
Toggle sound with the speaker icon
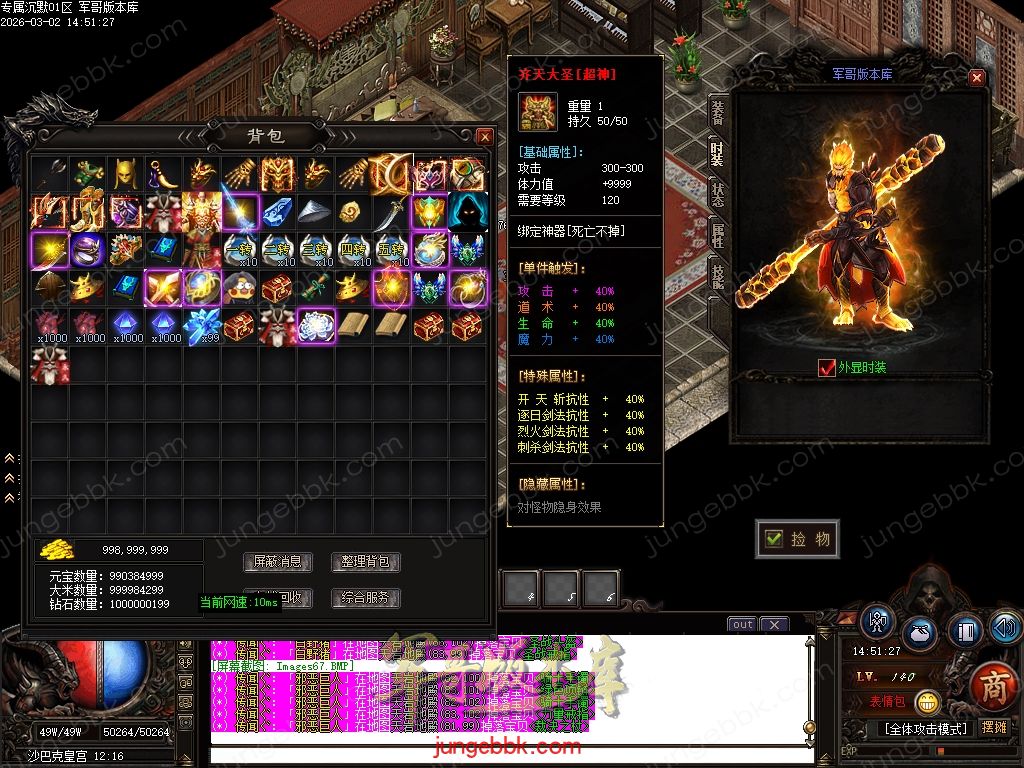point(1004,627)
